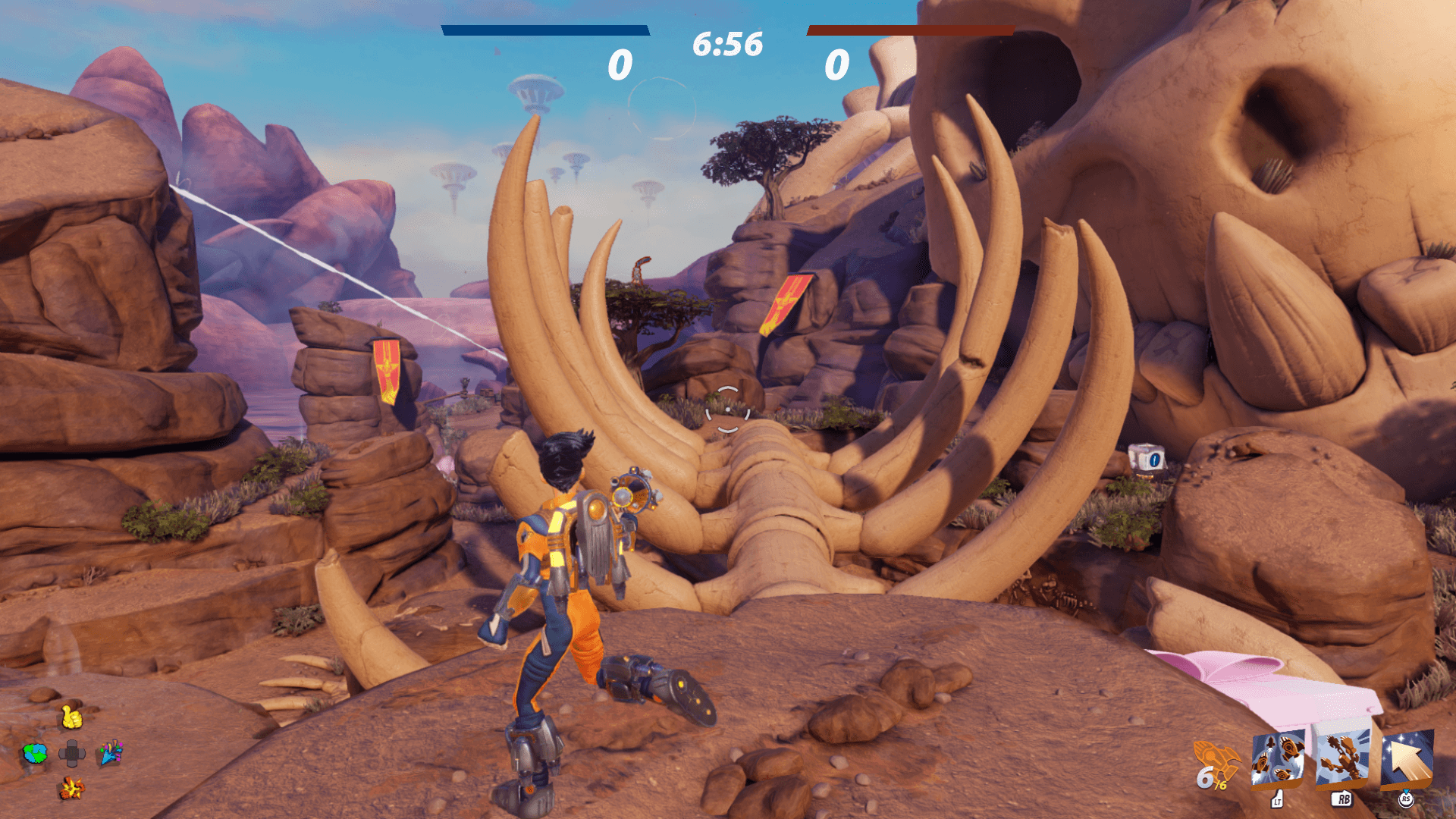The height and width of the screenshot is (819, 1456).
Task: Click the LT trigger button prompt
Action: pyautogui.click(x=1279, y=800)
